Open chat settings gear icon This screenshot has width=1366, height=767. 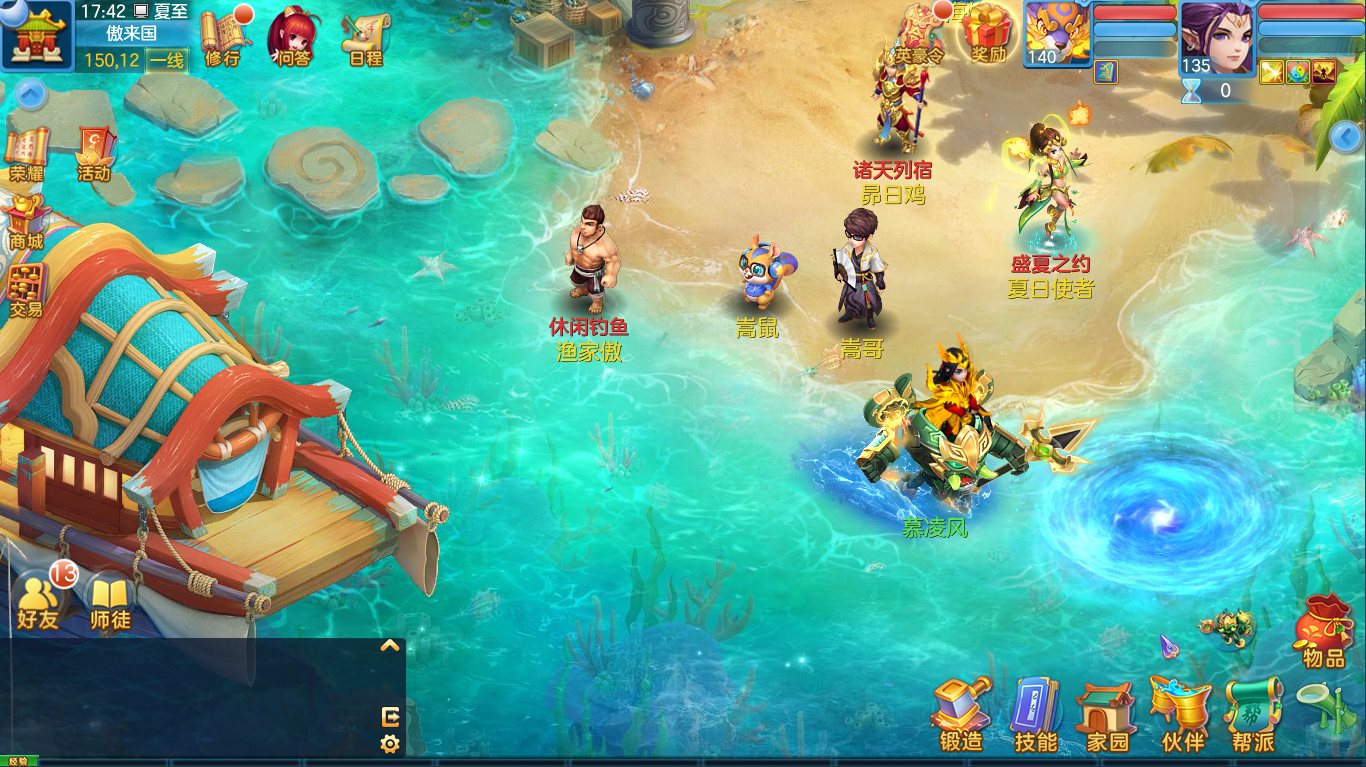click(x=390, y=744)
